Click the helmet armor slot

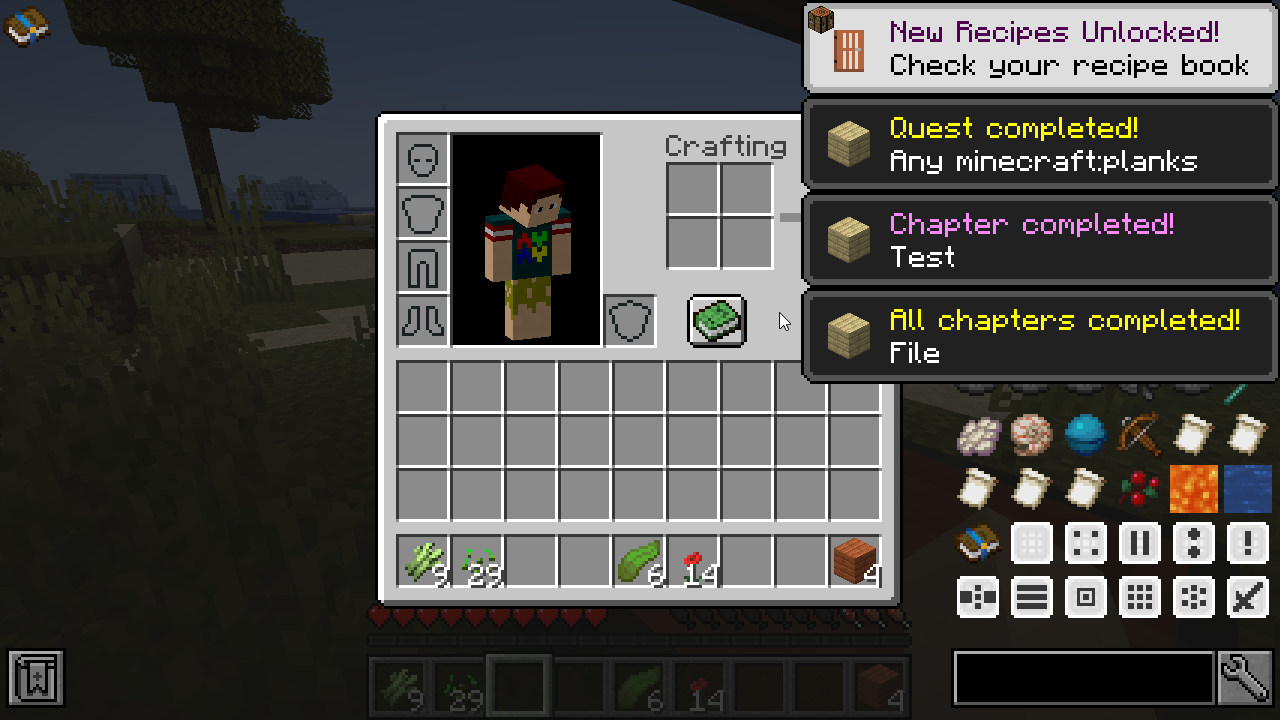[423, 159]
